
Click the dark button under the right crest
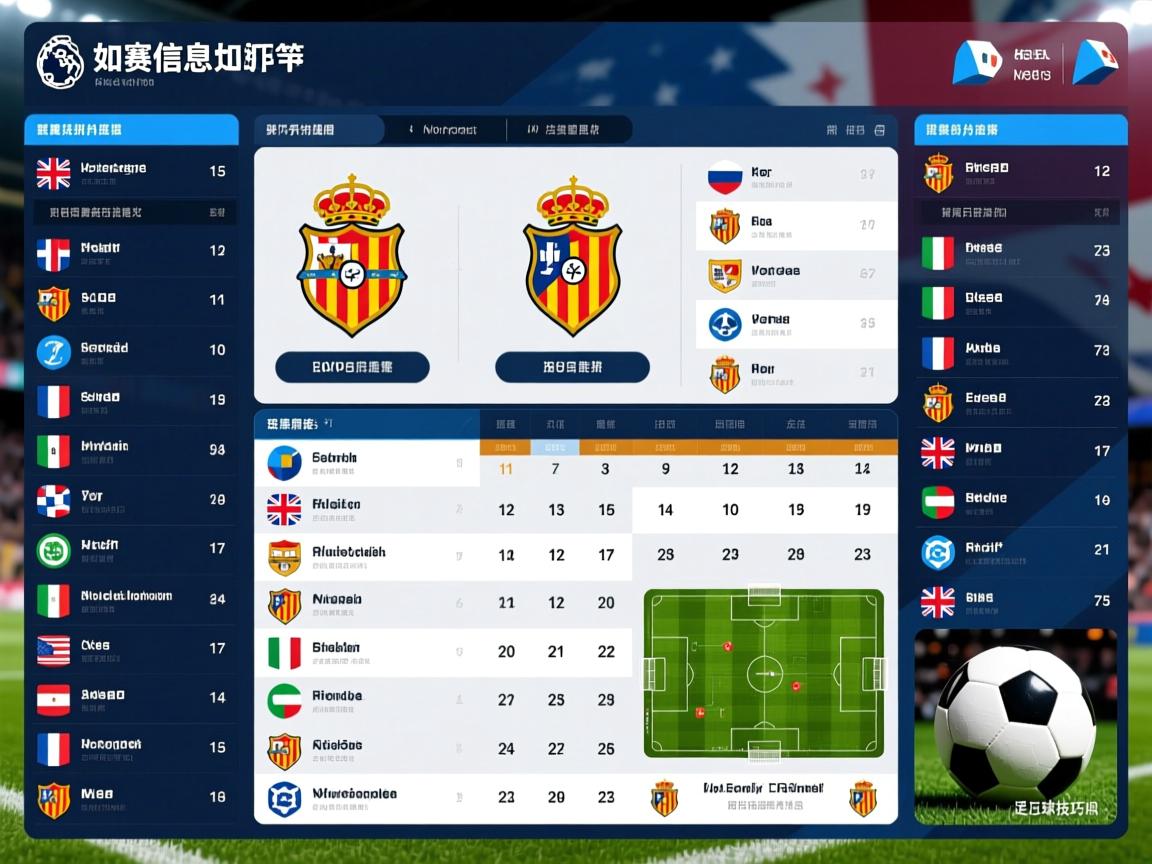coord(572,367)
